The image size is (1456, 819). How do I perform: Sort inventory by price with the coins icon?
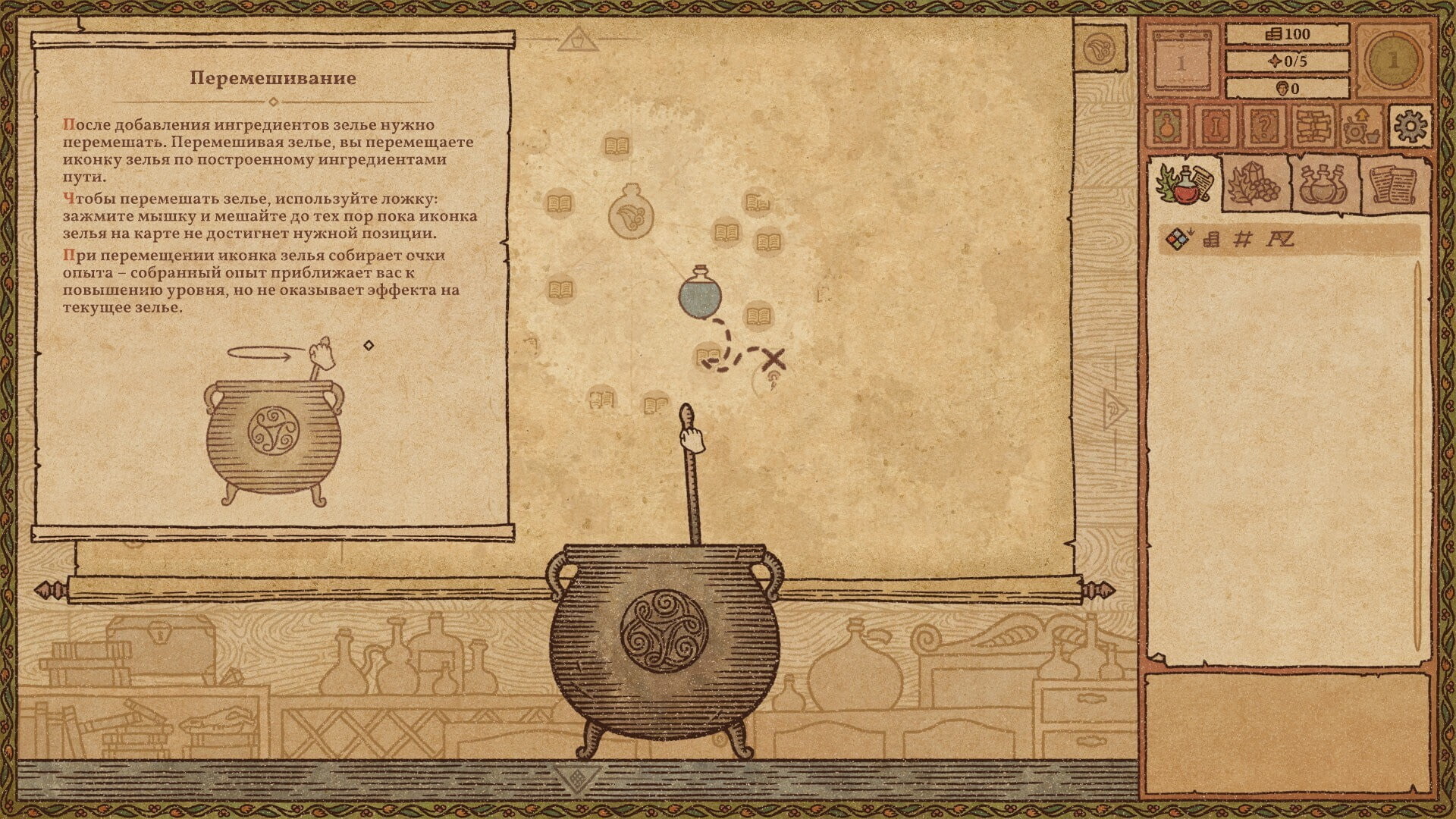[1210, 238]
